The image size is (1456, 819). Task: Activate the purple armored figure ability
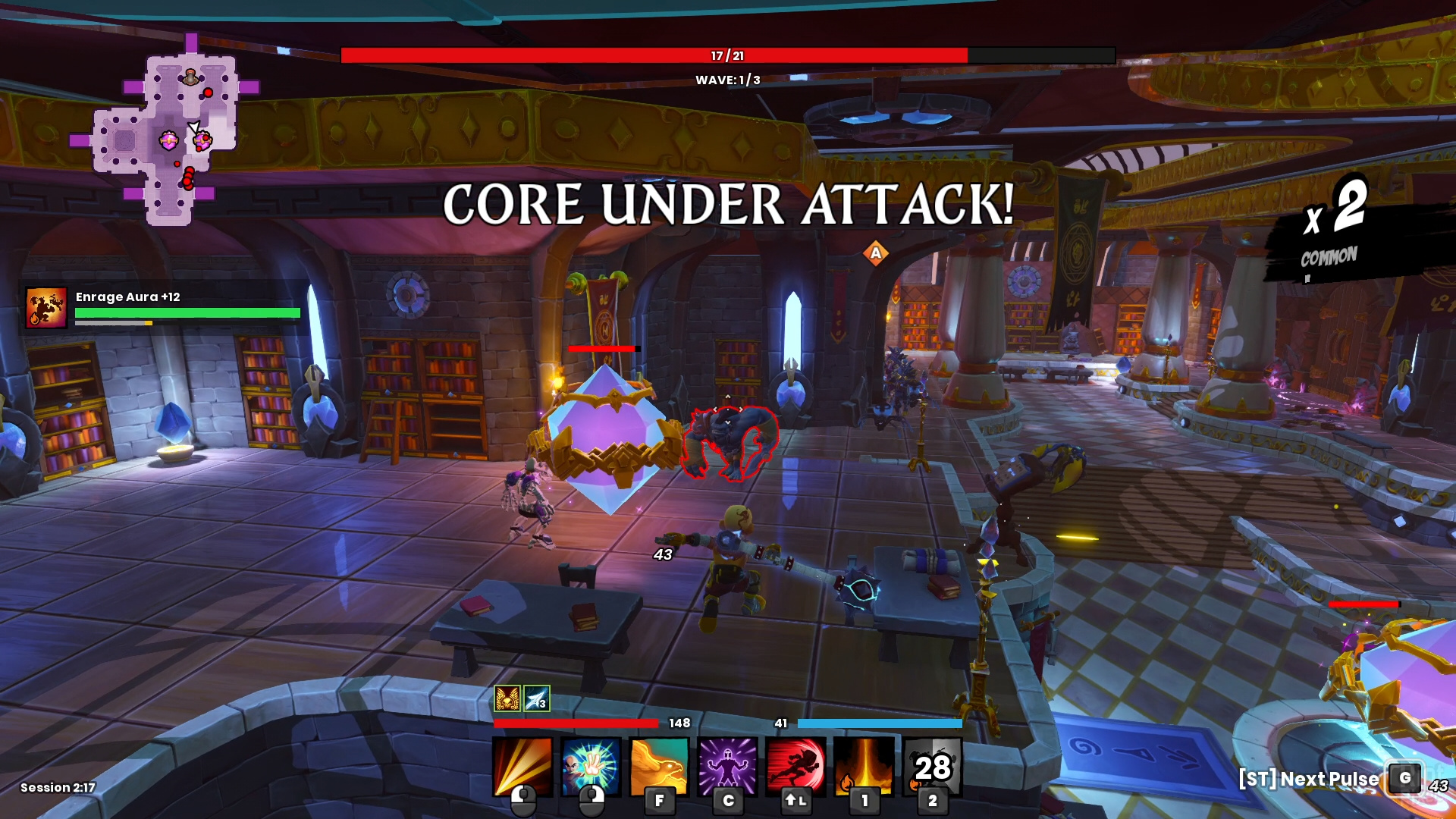click(727, 766)
